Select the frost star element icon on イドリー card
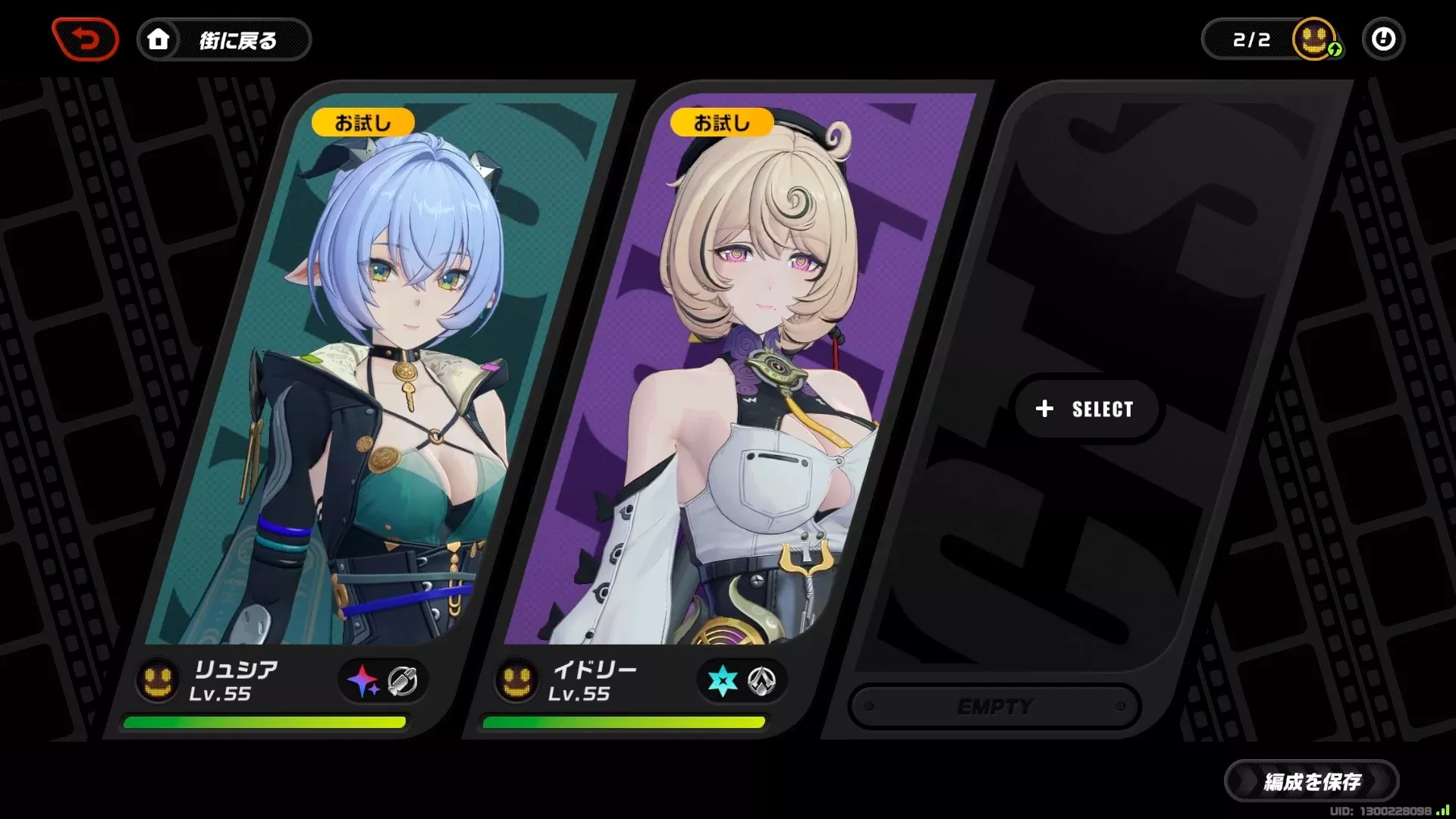 (x=722, y=680)
